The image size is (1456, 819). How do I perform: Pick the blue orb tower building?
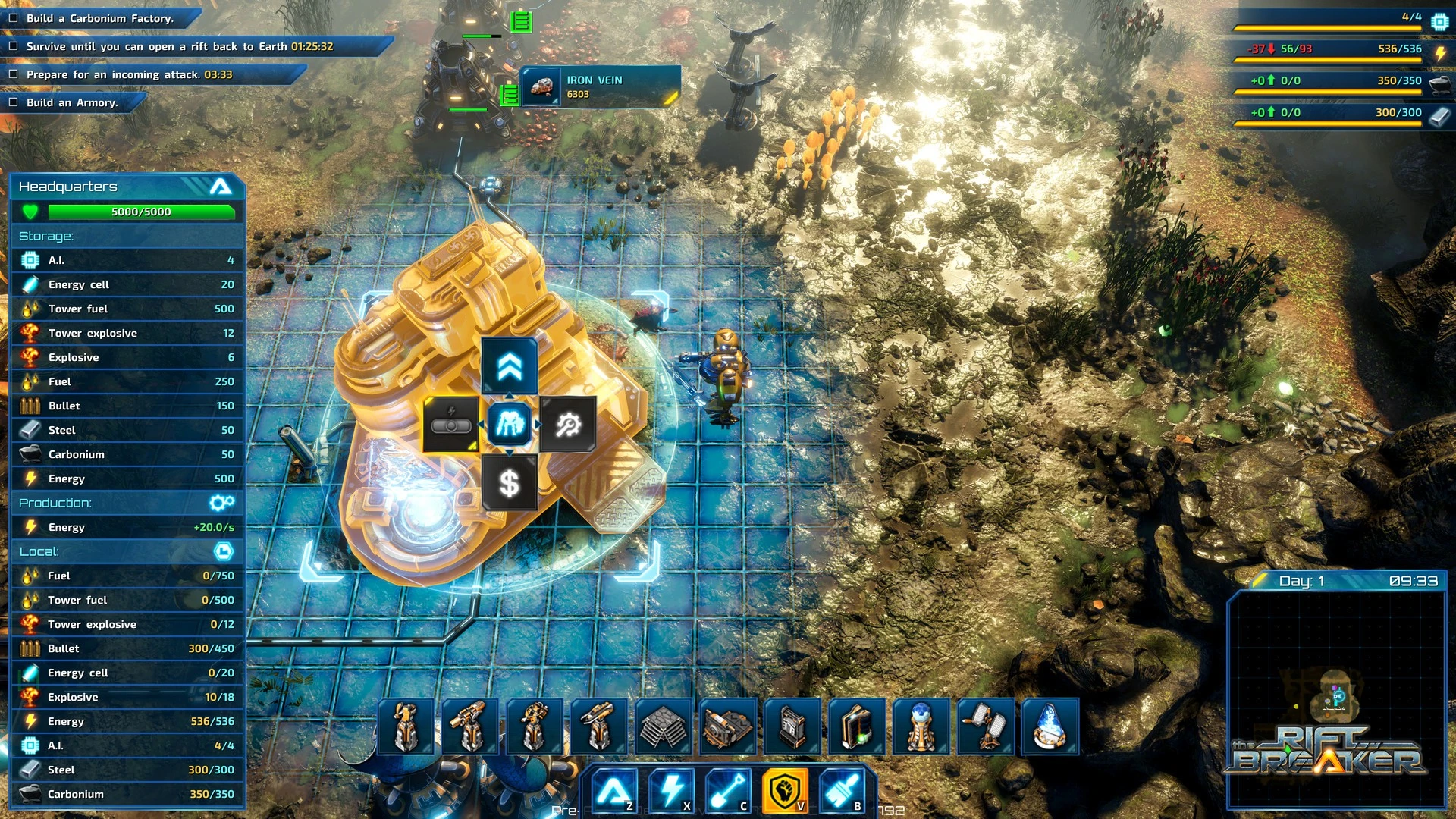(x=921, y=726)
